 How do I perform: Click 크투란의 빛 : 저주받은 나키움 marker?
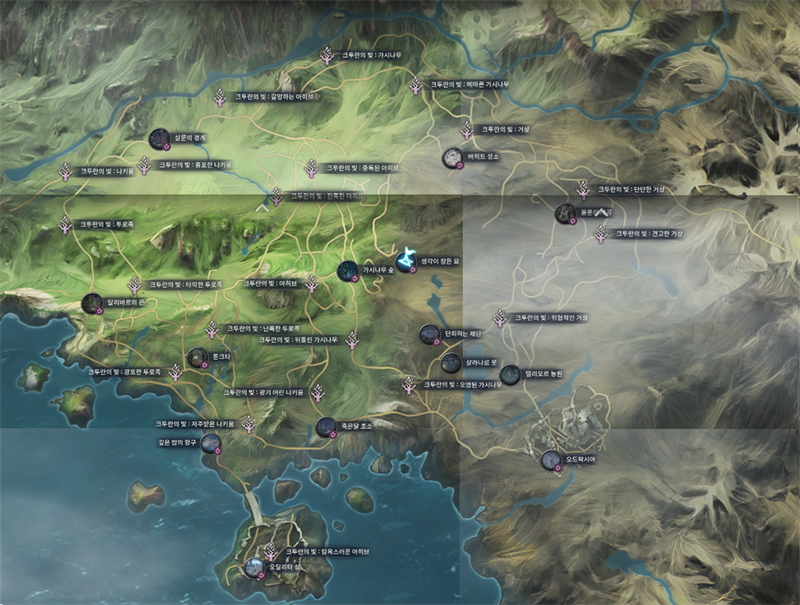[x=248, y=425]
